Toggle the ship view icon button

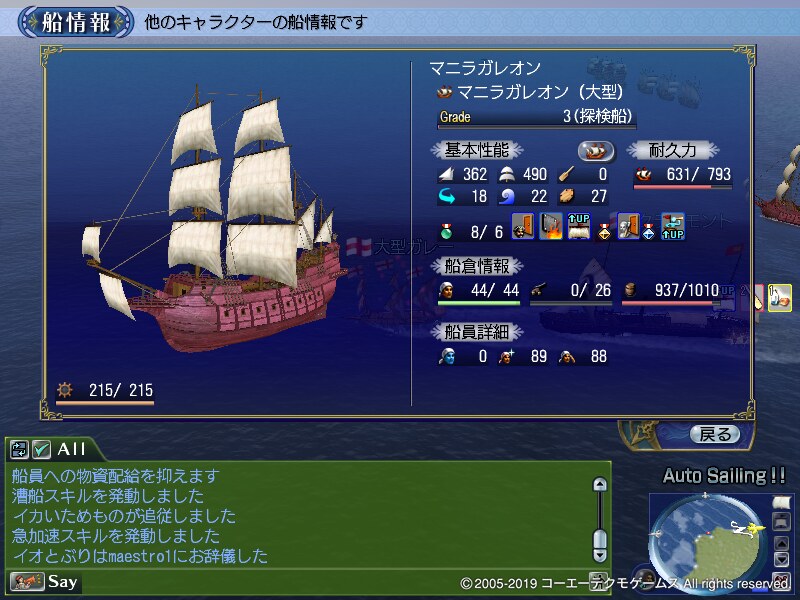pyautogui.click(x=597, y=150)
